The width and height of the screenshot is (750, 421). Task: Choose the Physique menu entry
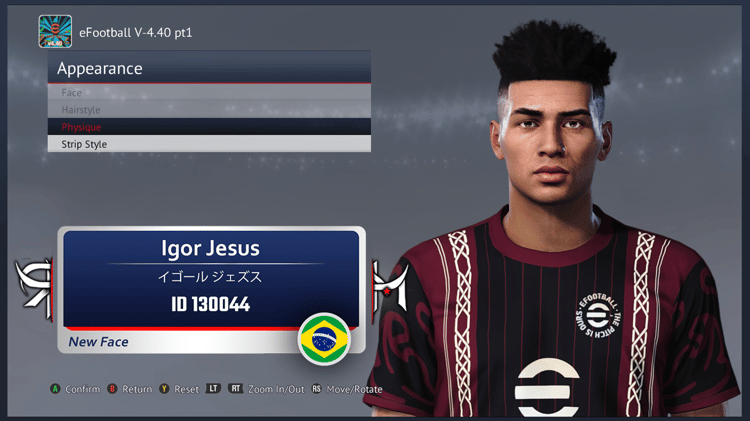coord(209,127)
